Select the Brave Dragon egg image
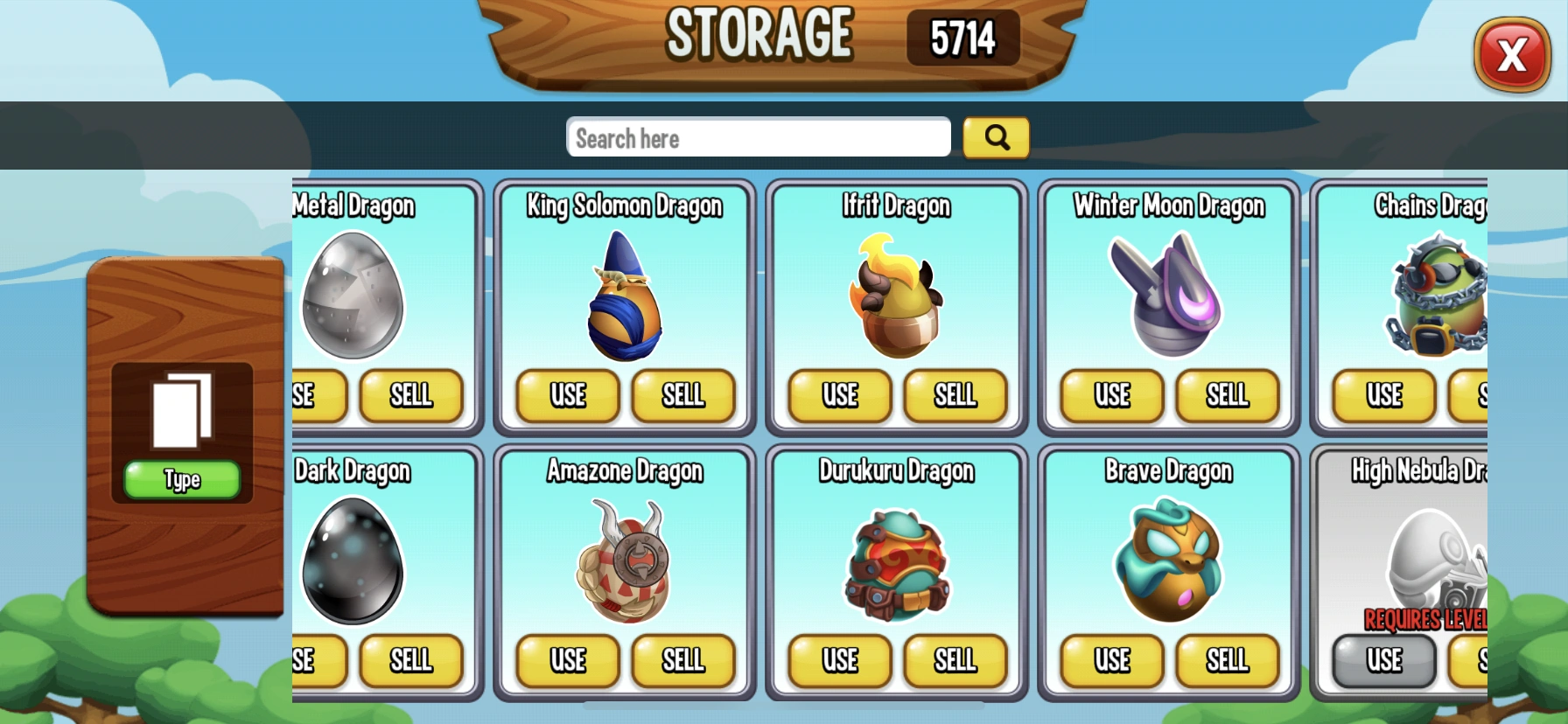Screen dimensions: 1568x724 [x=1167, y=564]
